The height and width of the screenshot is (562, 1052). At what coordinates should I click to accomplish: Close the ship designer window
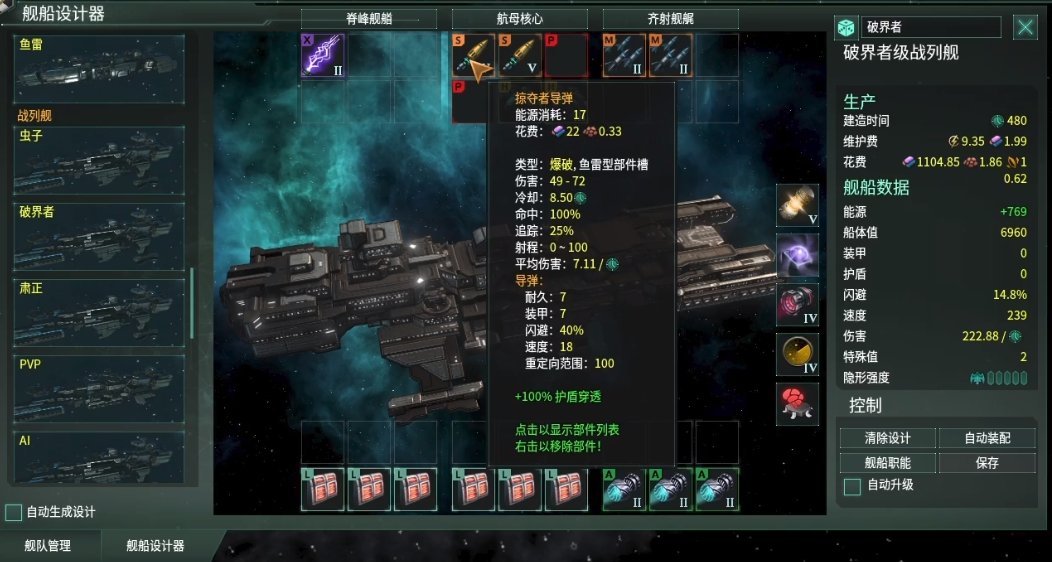coord(1025,28)
